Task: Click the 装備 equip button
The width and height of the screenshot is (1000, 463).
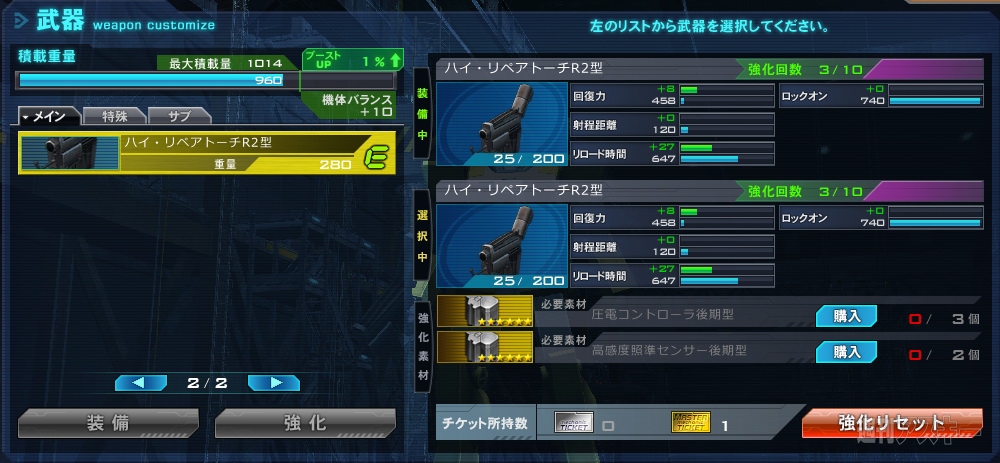Action: tap(109, 423)
